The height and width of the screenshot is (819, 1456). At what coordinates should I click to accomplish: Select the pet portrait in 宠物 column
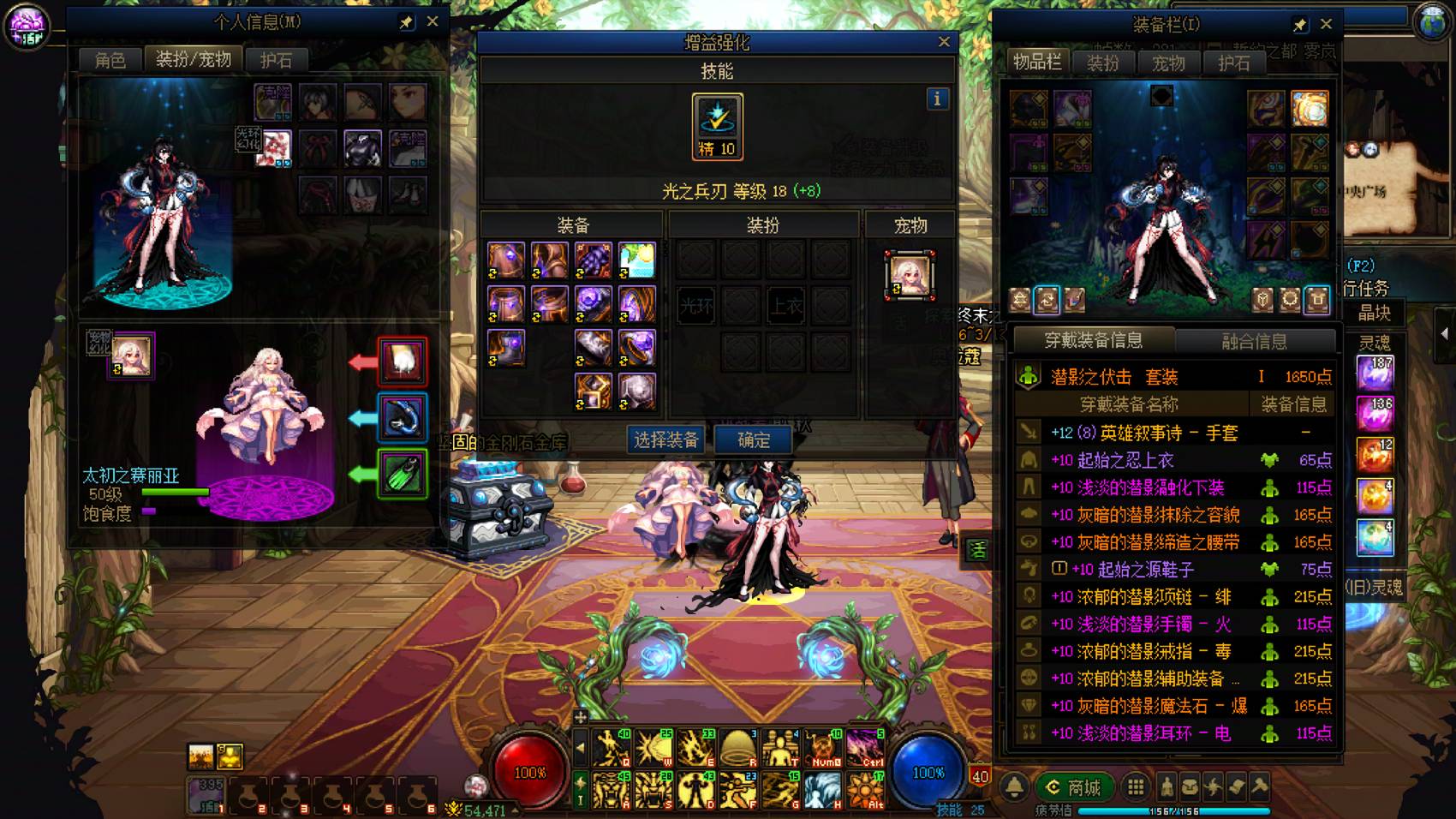click(910, 275)
